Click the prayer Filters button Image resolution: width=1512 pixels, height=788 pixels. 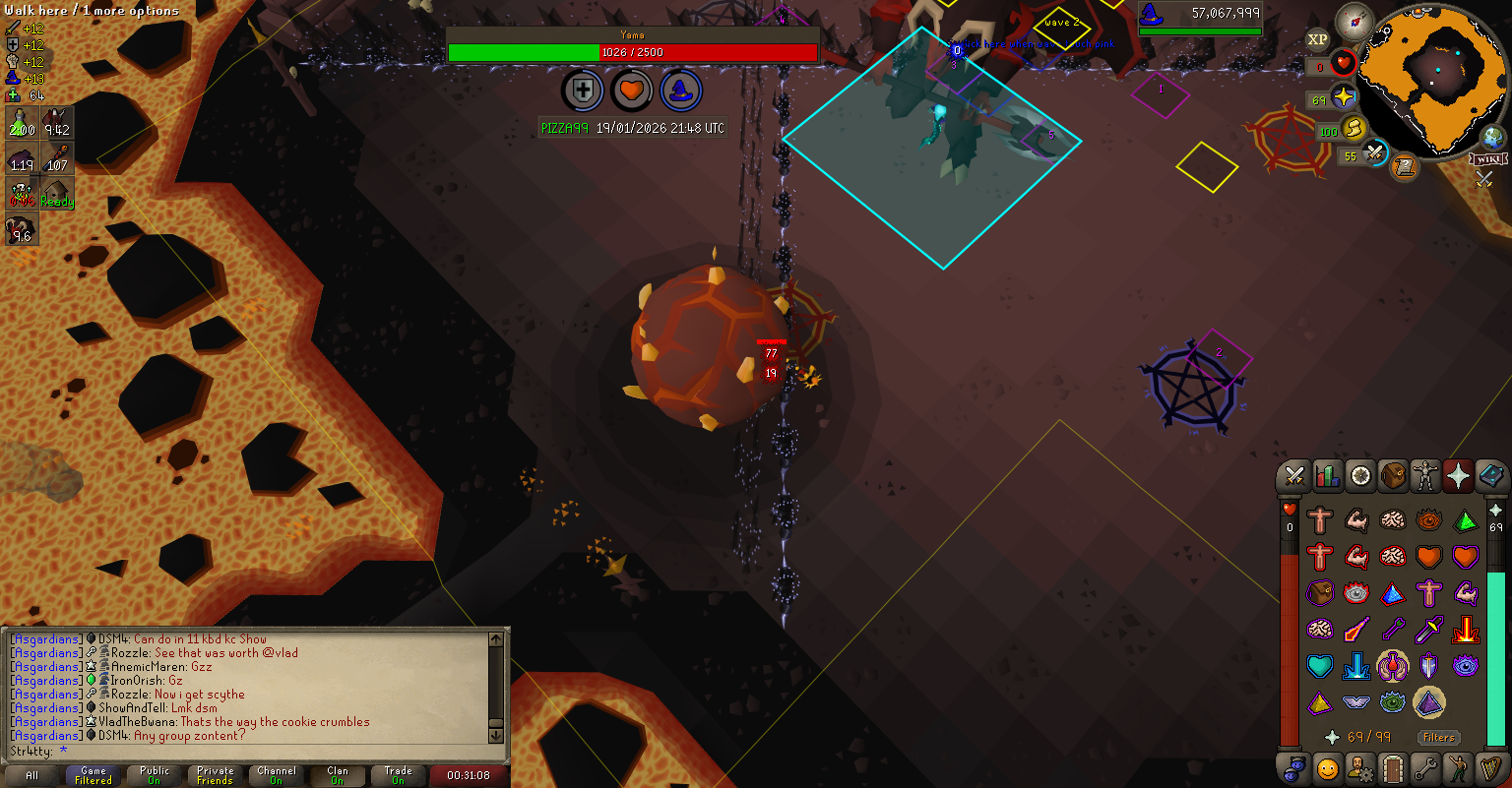pos(1438,737)
